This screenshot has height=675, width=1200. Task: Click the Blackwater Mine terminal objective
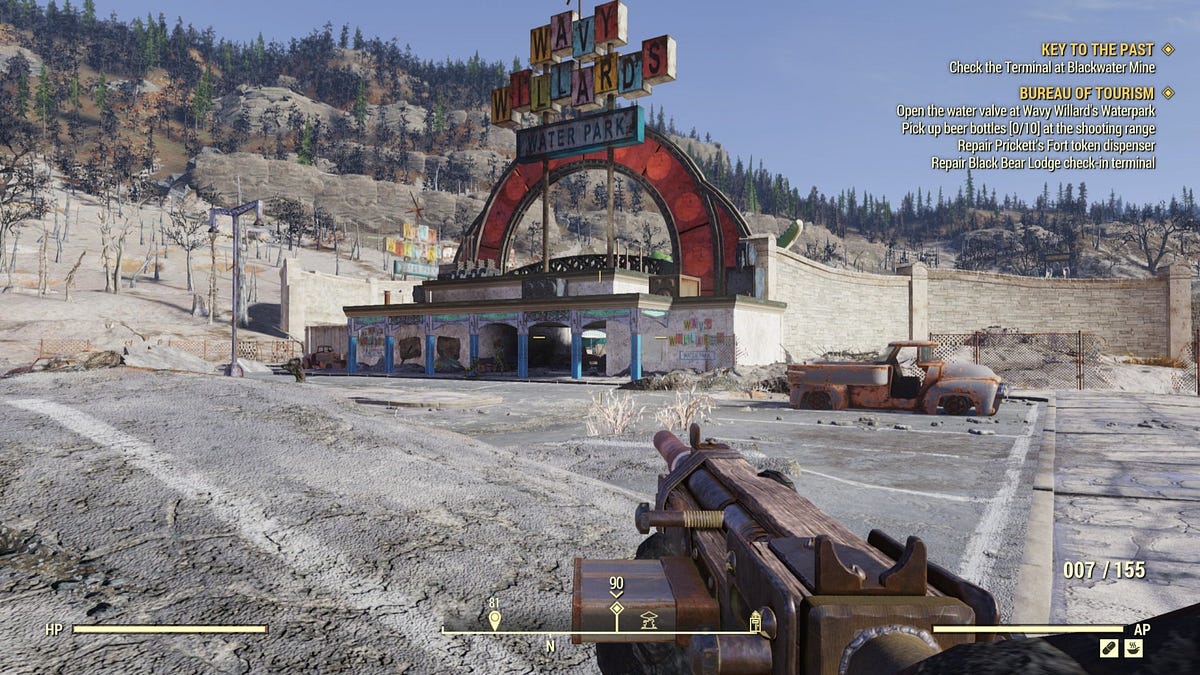coord(1052,68)
